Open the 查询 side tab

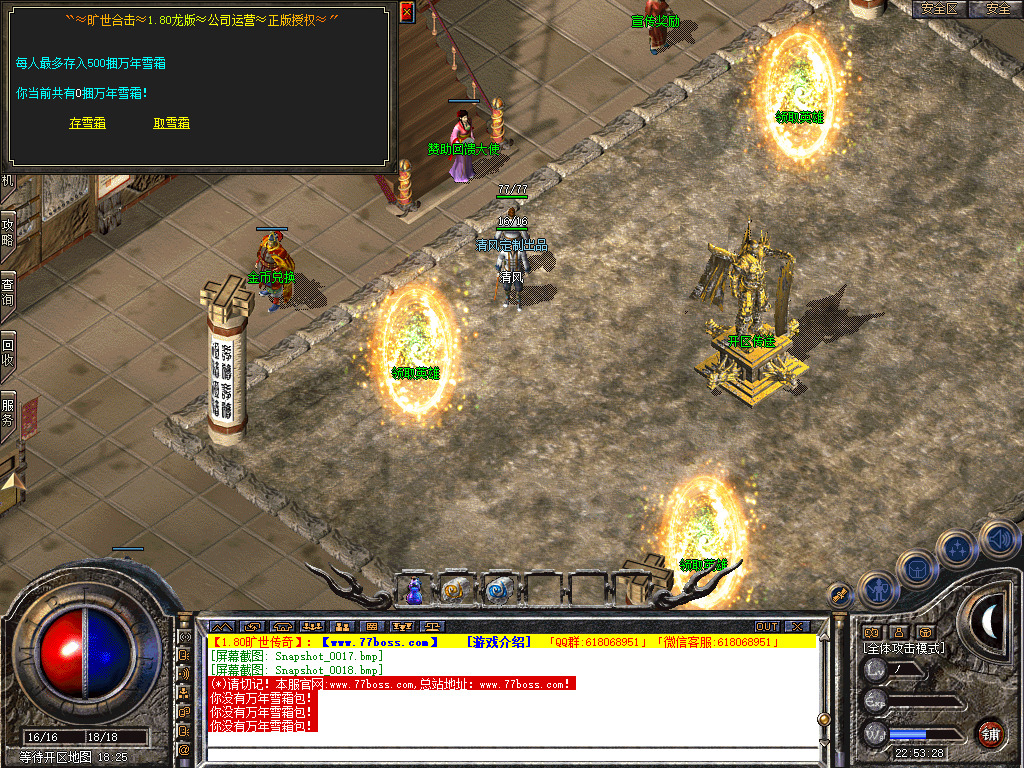[8, 290]
